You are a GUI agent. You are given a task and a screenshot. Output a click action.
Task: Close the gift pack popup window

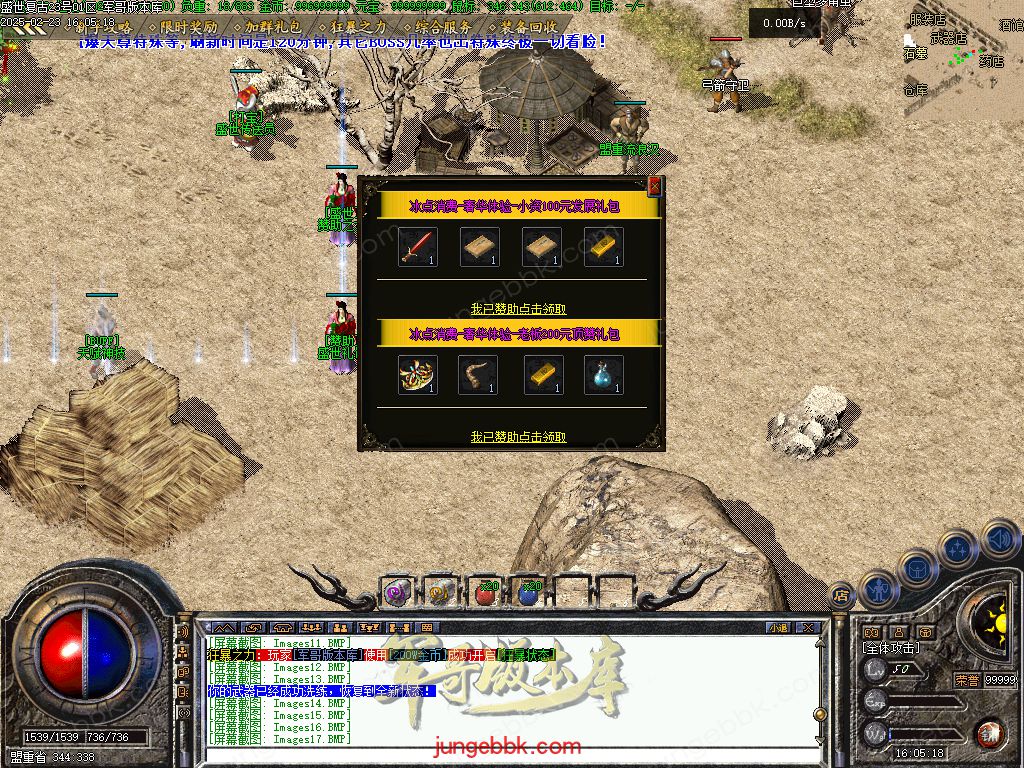point(655,186)
